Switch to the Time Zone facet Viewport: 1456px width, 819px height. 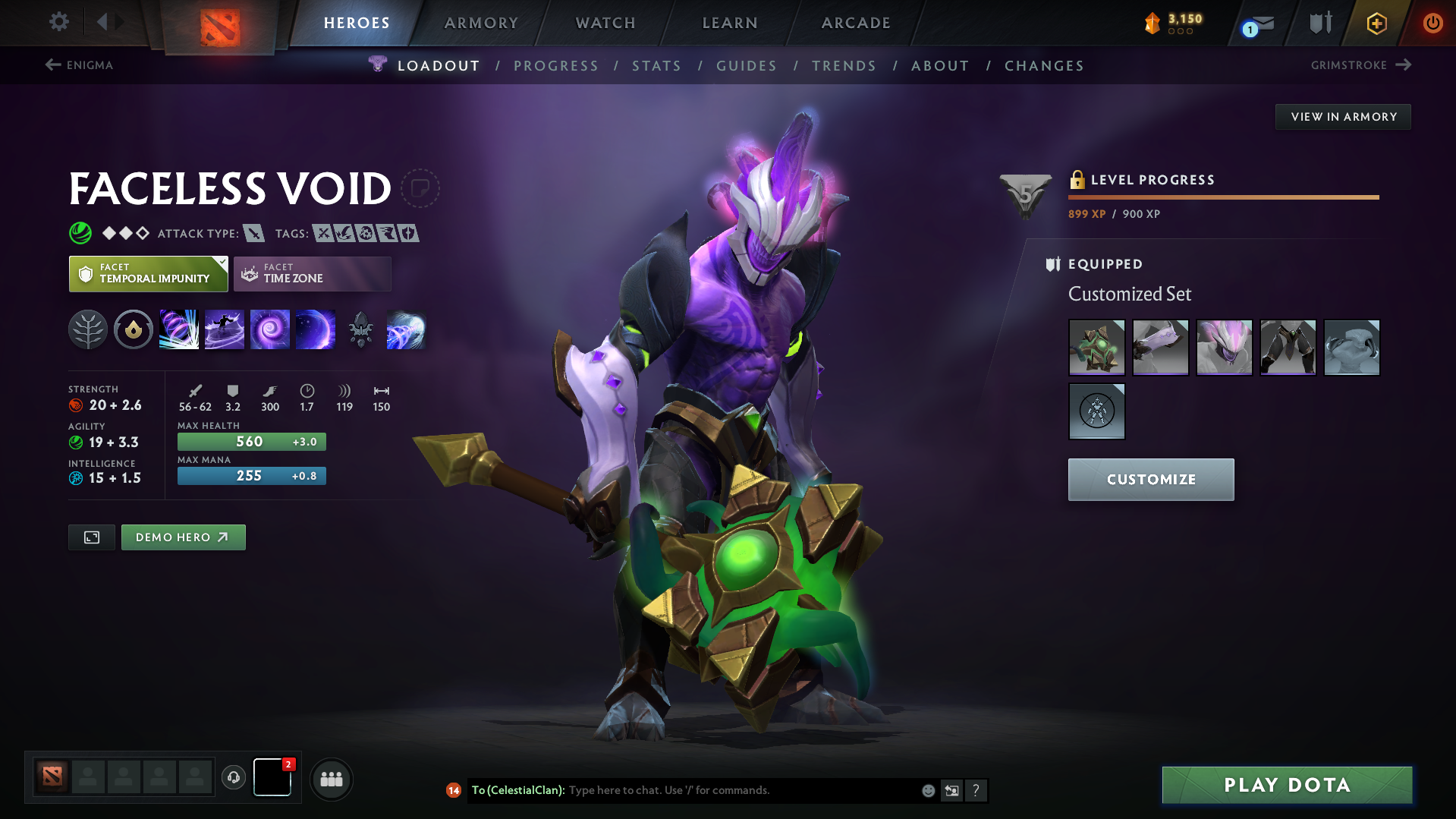[312, 273]
